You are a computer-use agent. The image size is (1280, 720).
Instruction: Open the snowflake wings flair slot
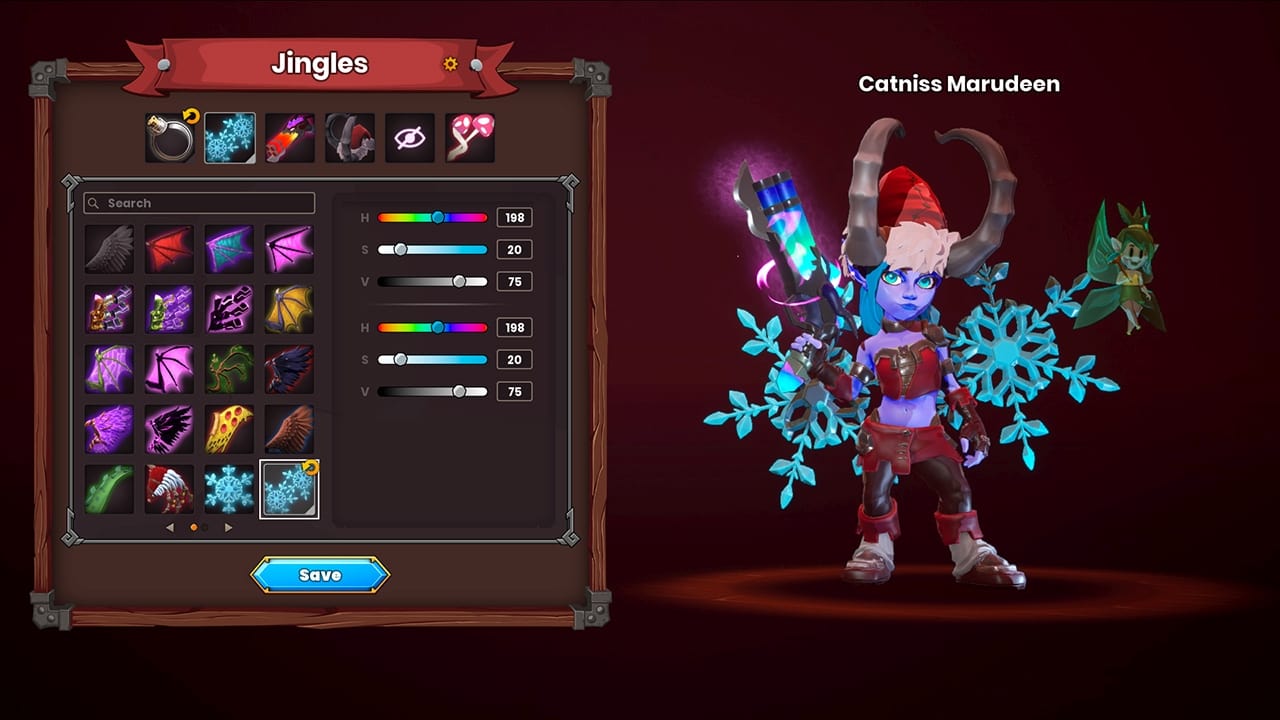[x=230, y=137]
